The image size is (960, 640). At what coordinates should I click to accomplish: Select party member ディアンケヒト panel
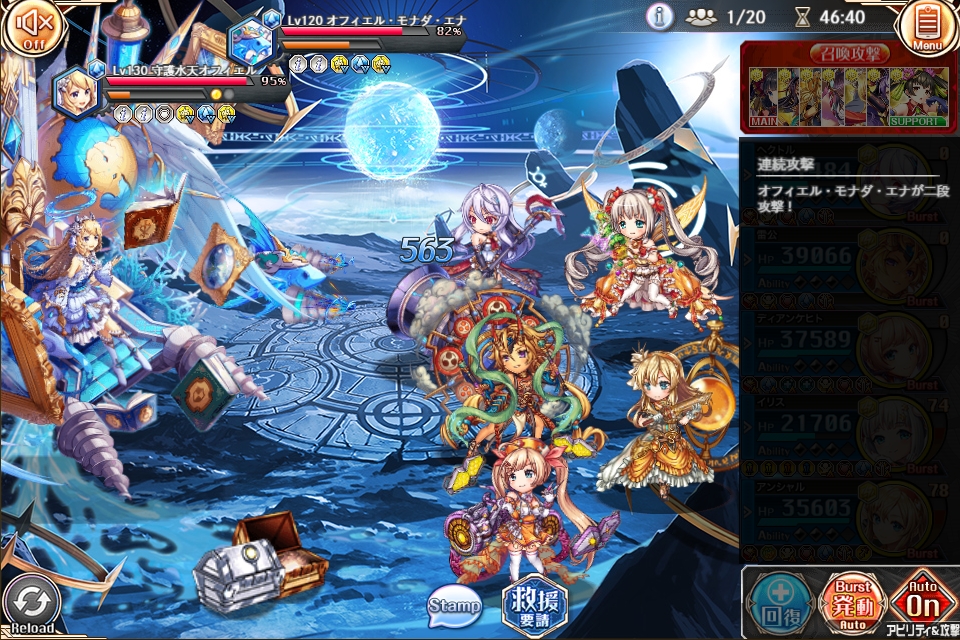(849, 349)
